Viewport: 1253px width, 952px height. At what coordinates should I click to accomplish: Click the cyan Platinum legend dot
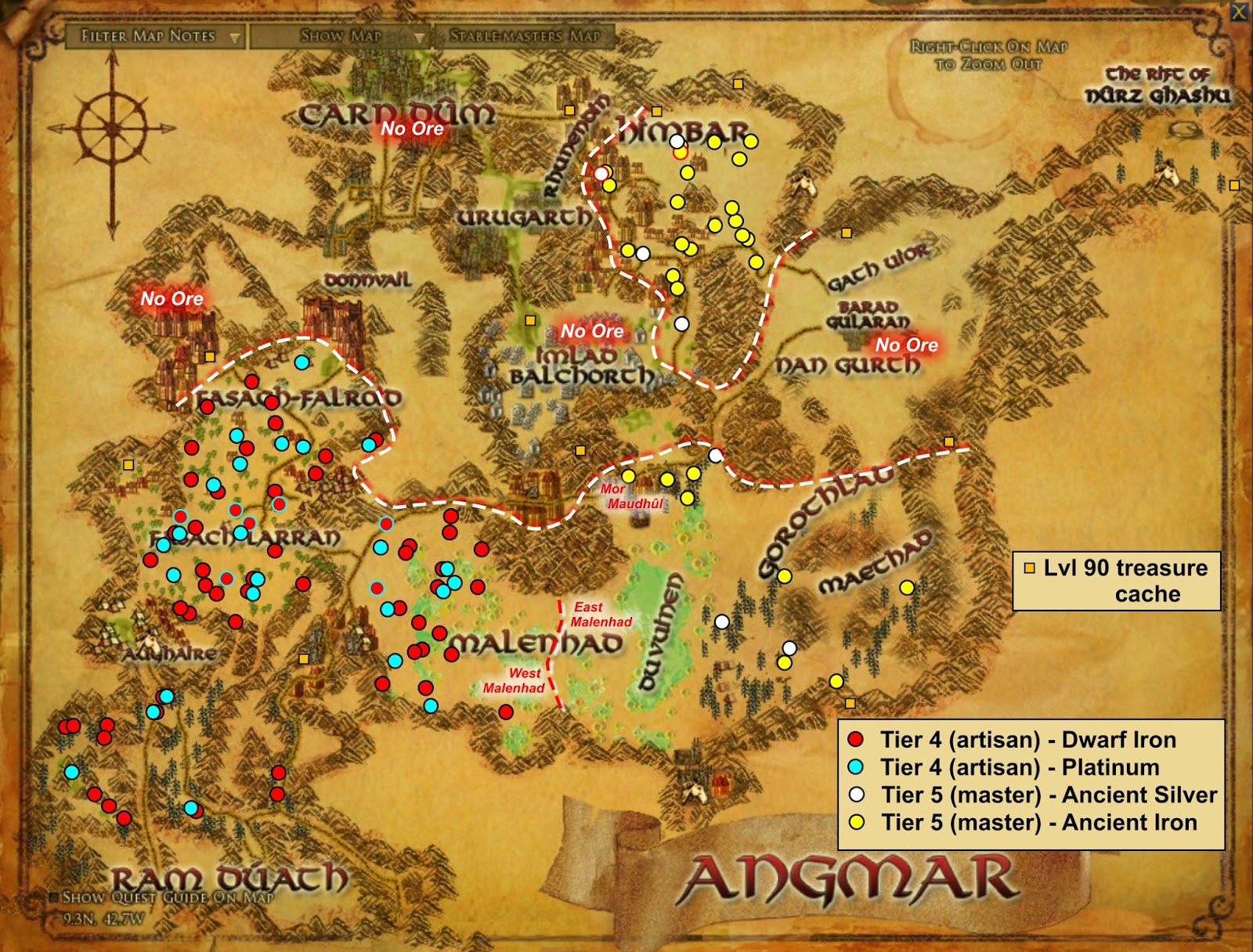854,767
